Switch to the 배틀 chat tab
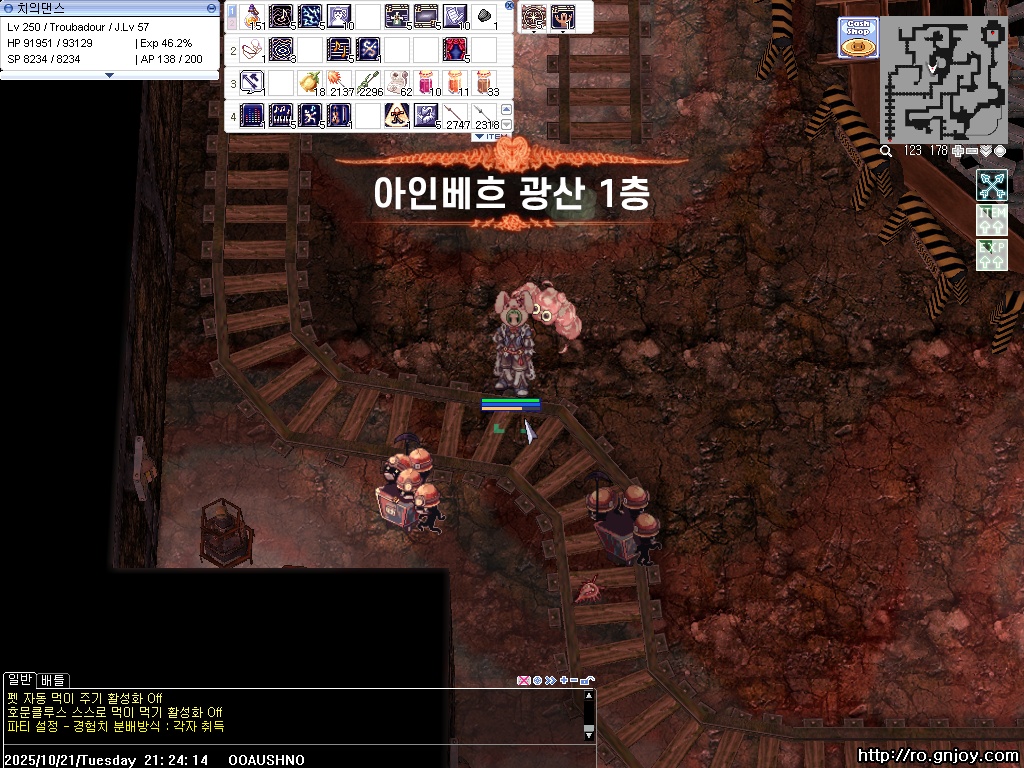This screenshot has height=768, width=1024. pos(53,680)
